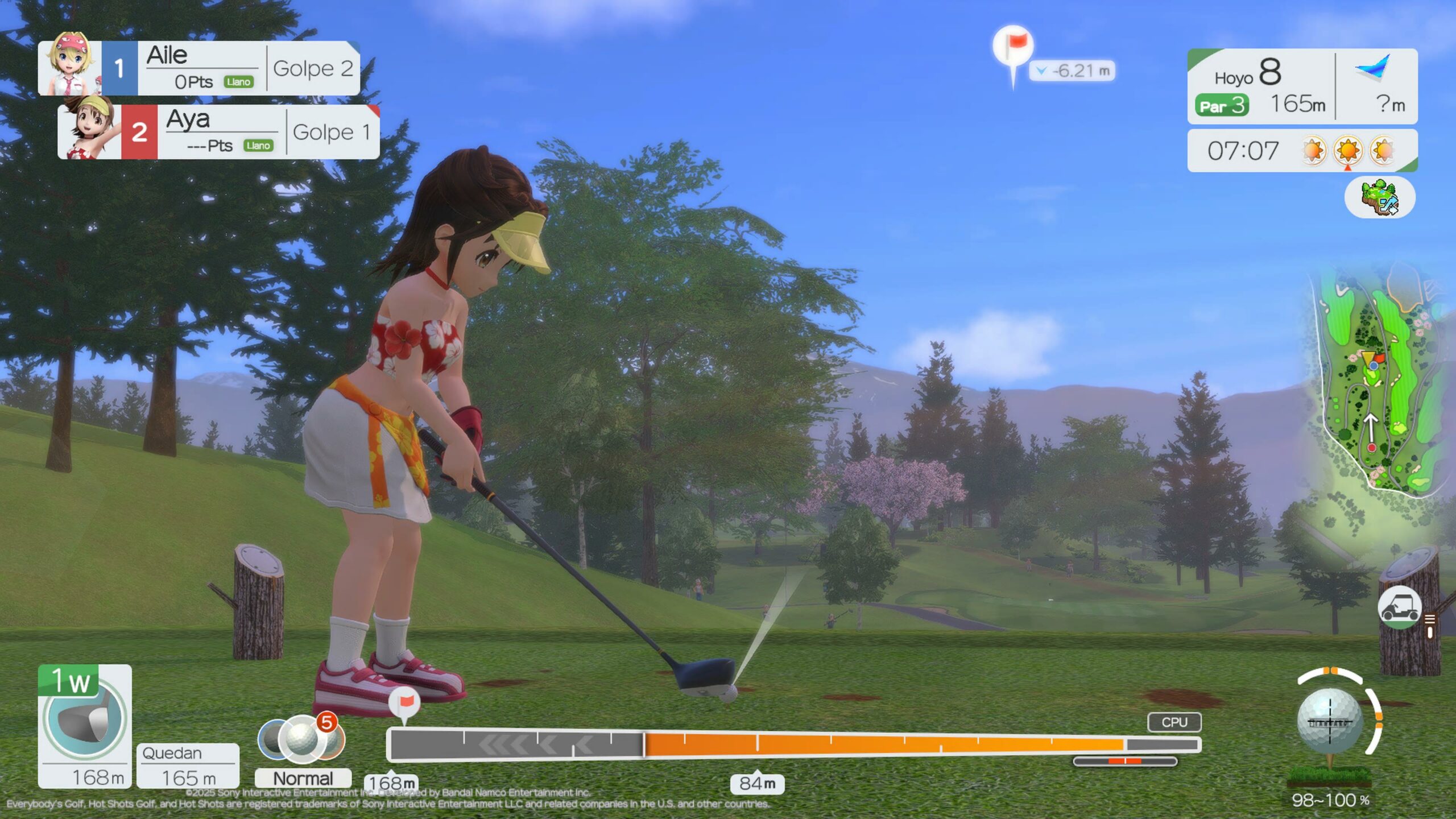Viewport: 1456px width, 819px height.
Task: Select Aya's player scorecard
Action: tap(219, 132)
